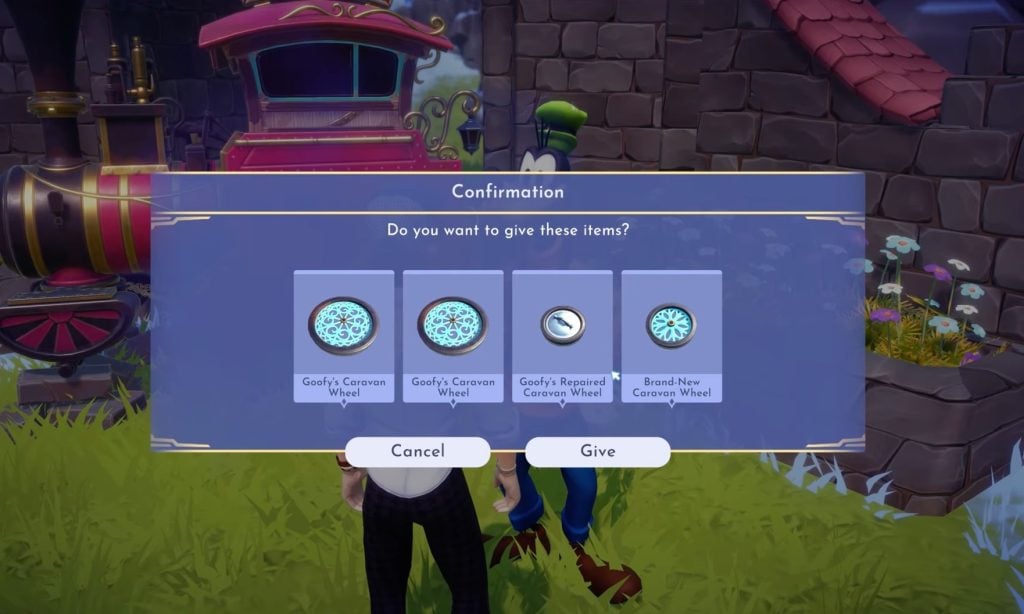The height and width of the screenshot is (614, 1024).
Task: Confirm by clicking the Give button
Action: 597,451
